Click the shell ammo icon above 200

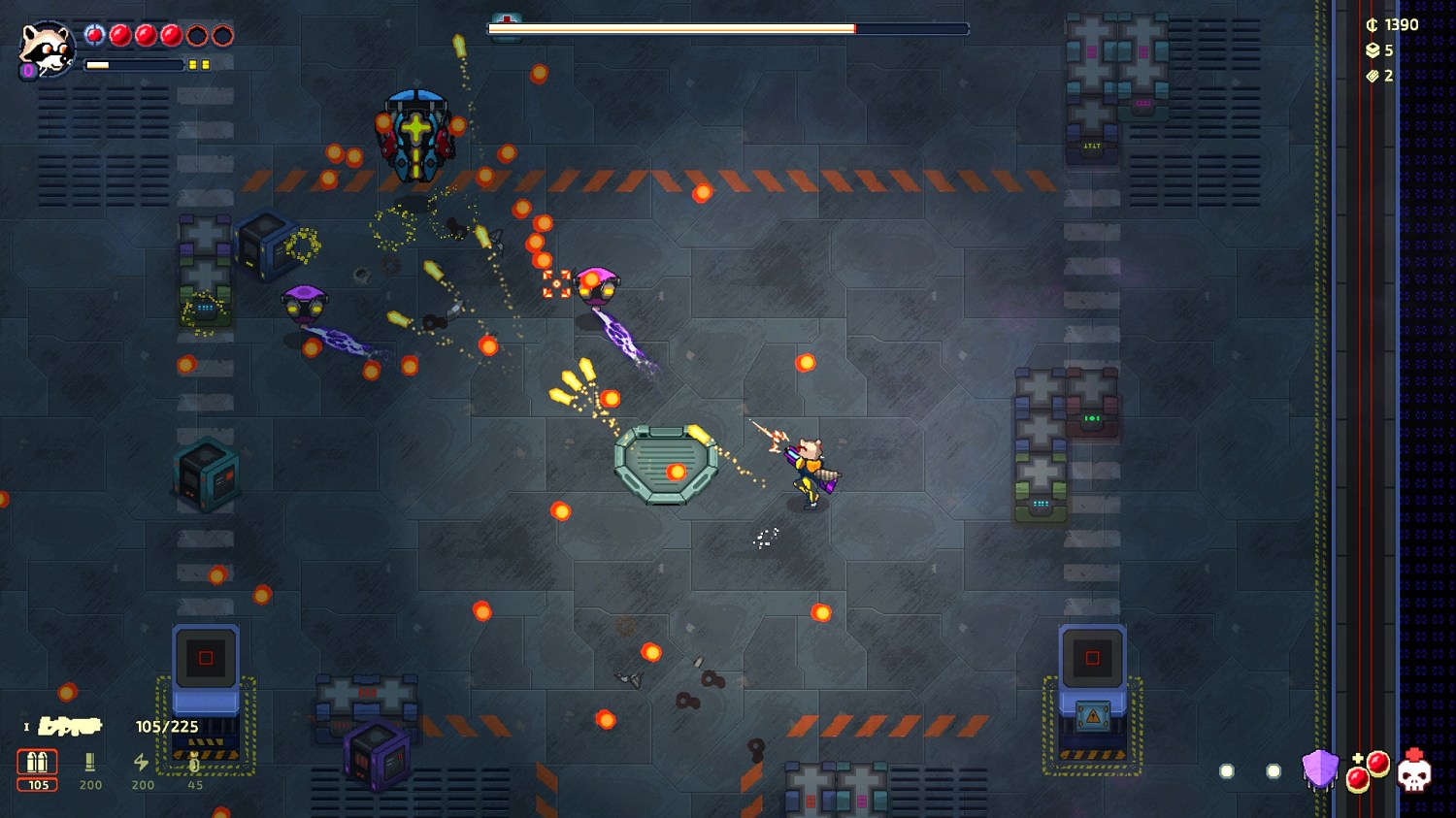[x=88, y=760]
